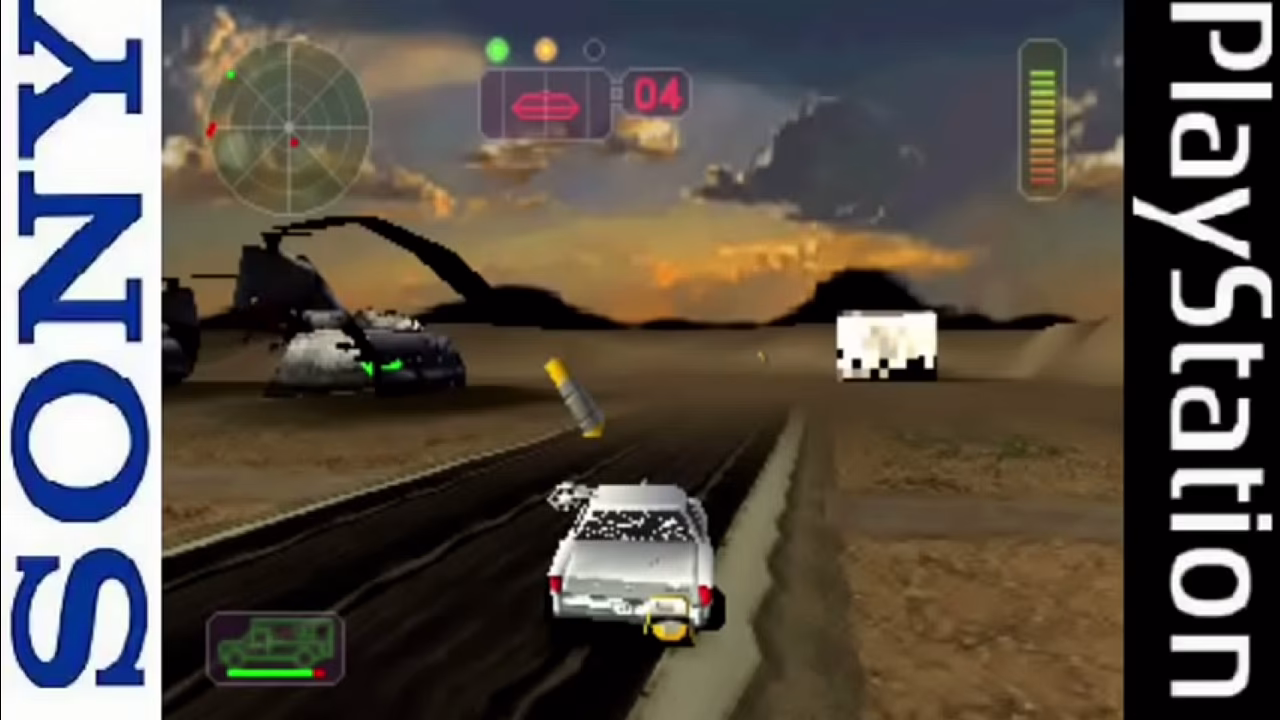Screen dimensions: 1280x720
Task: Click the white box truck on the horizon
Action: coord(884,345)
